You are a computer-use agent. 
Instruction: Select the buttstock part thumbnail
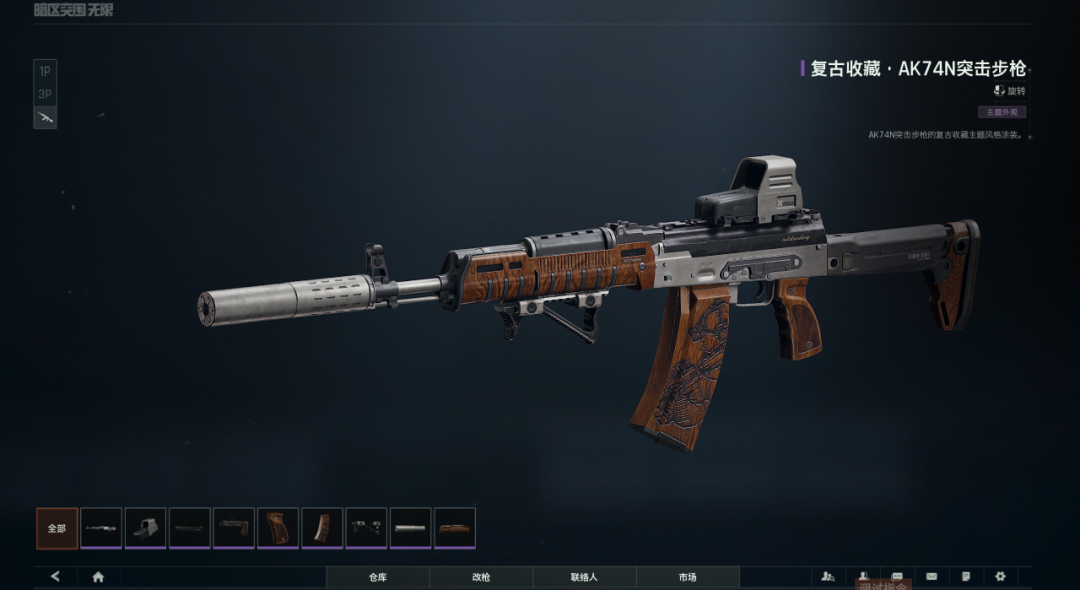233,528
